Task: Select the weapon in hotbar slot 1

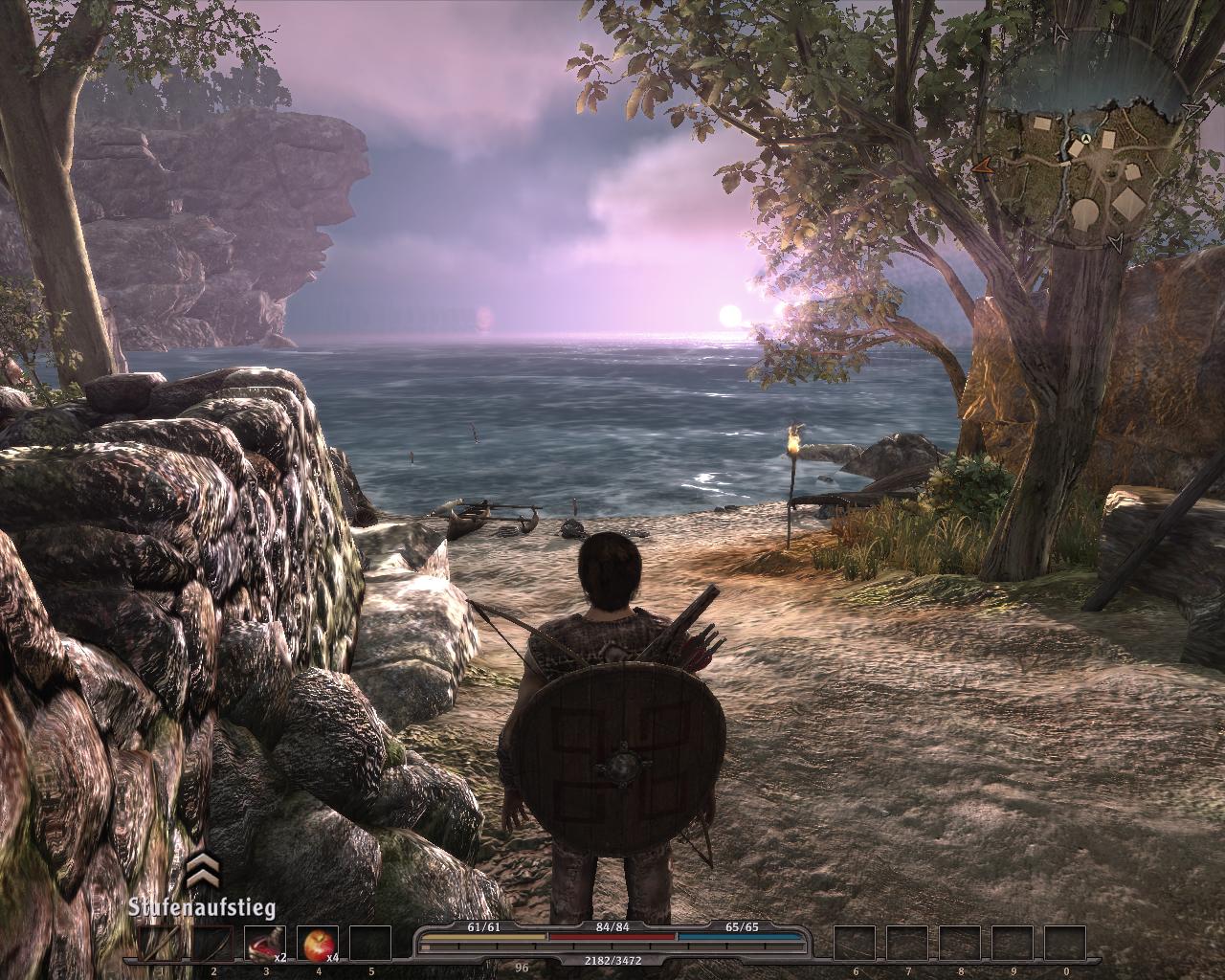Action: pyautogui.click(x=159, y=945)
